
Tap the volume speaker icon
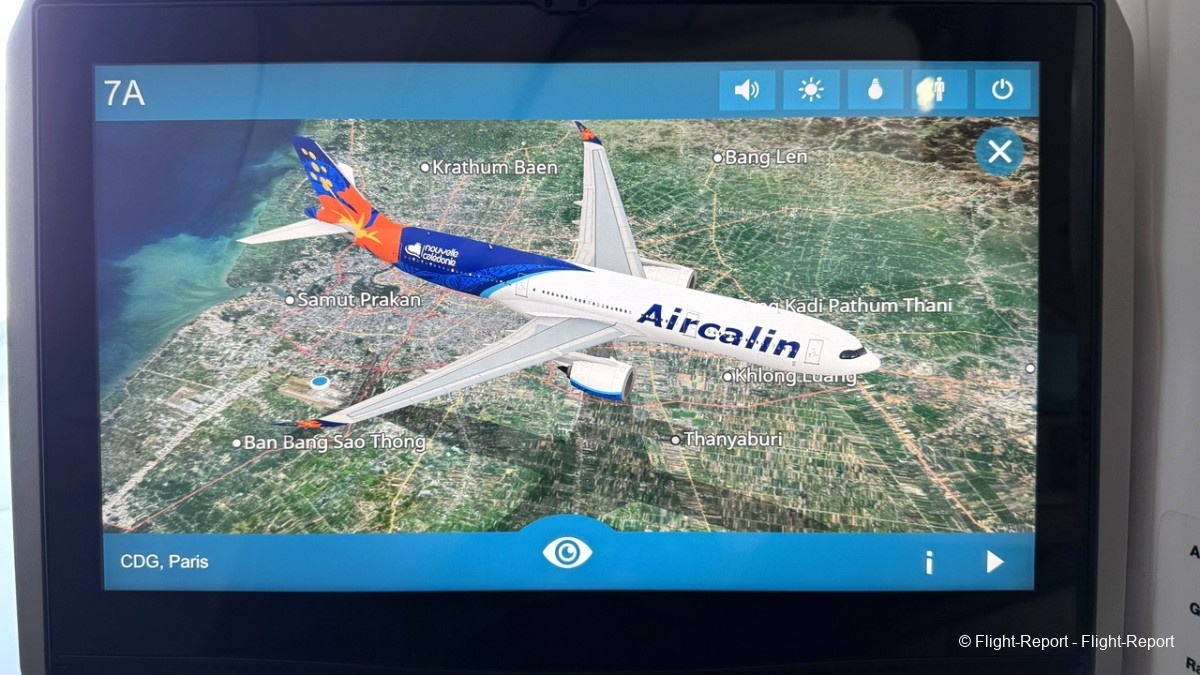747,91
